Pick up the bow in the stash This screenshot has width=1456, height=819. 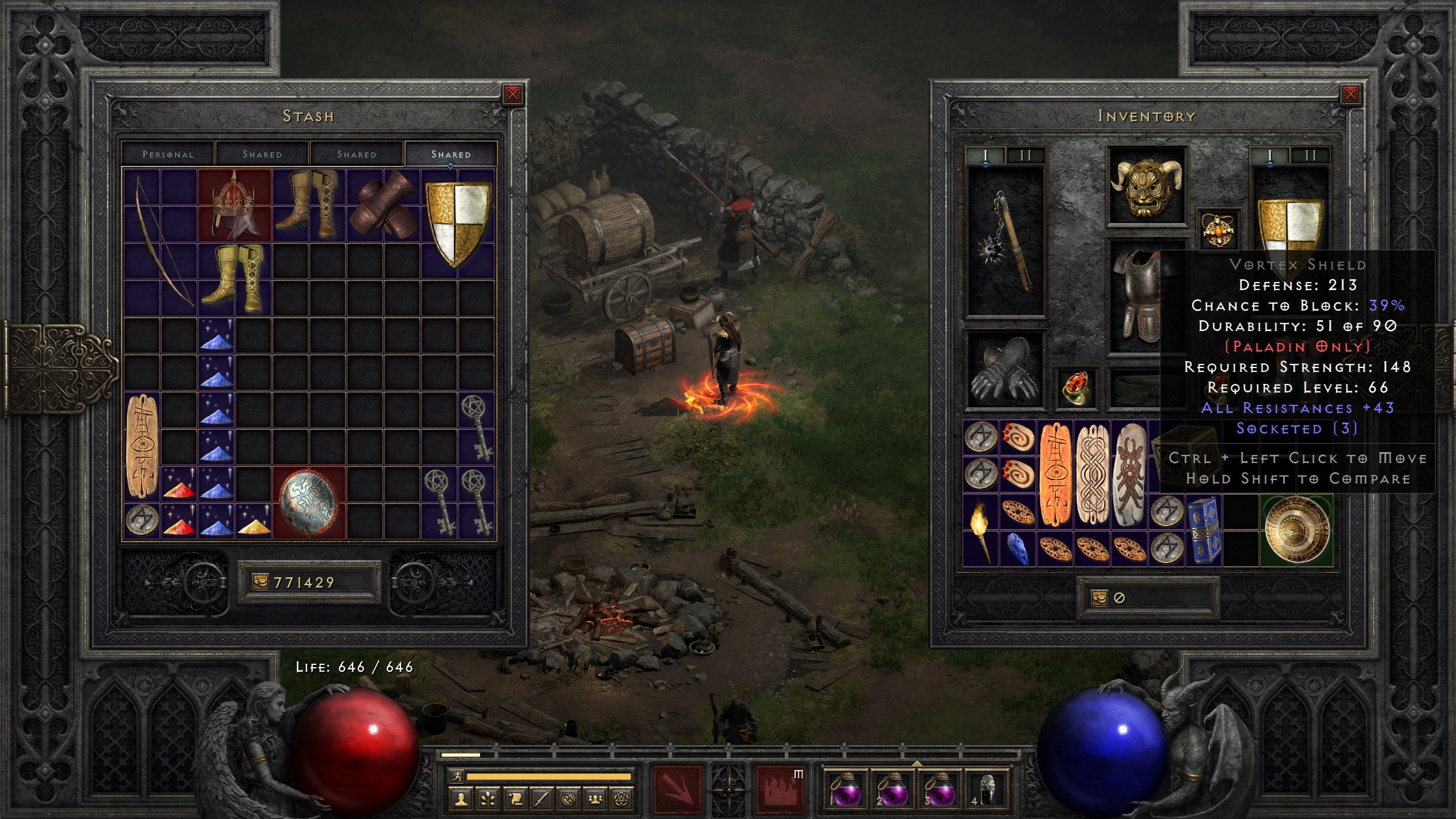[160, 242]
